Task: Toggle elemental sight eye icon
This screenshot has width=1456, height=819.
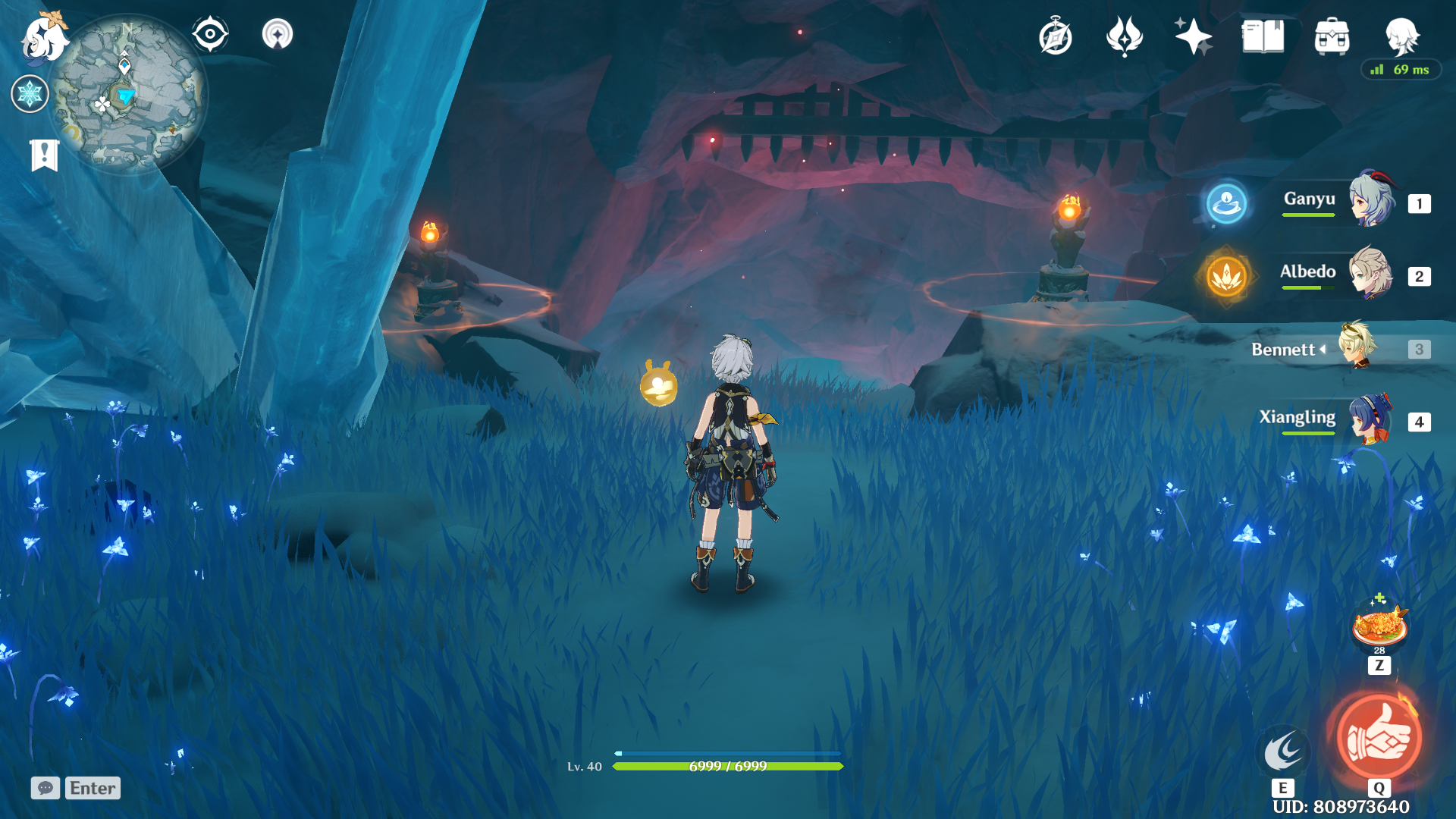Action: (210, 34)
